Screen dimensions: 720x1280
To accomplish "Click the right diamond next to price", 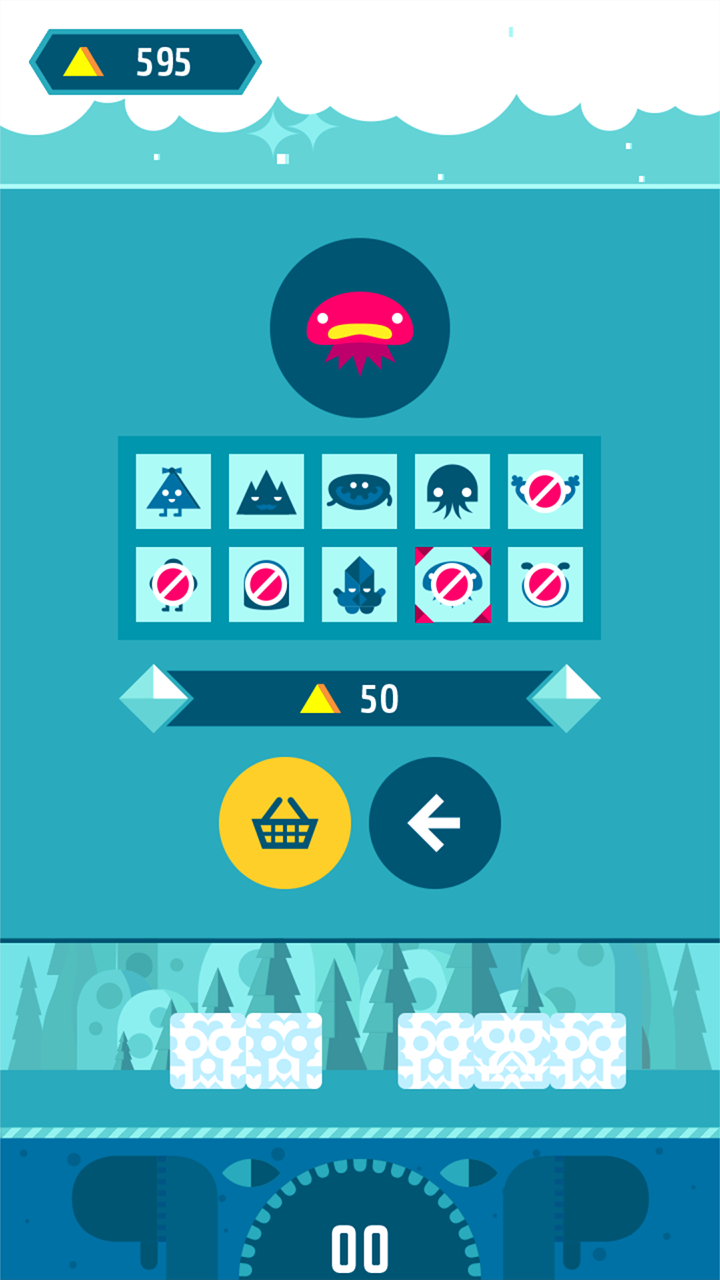I will (x=564, y=698).
